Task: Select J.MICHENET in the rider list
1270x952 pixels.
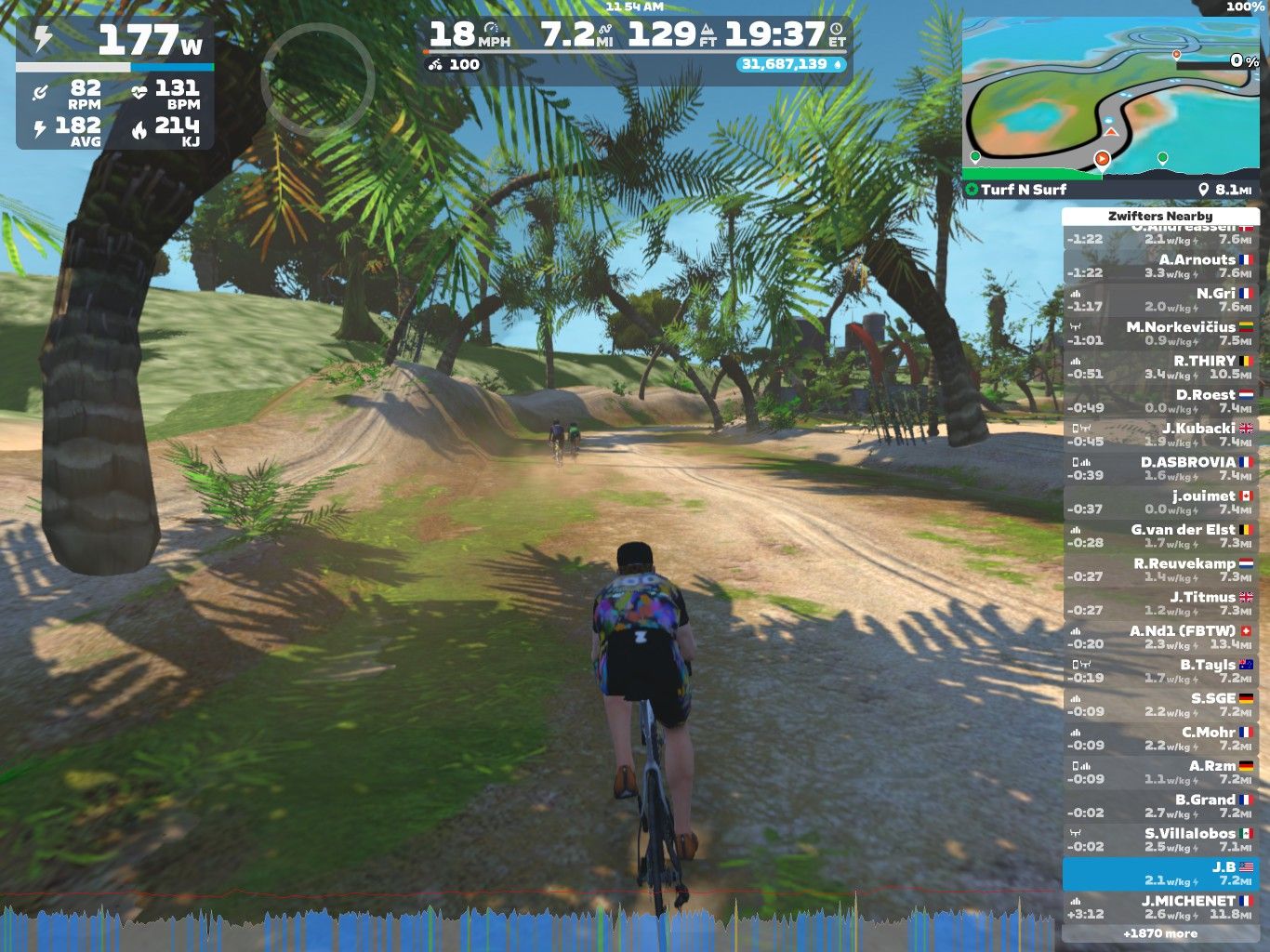Action: click(1160, 907)
